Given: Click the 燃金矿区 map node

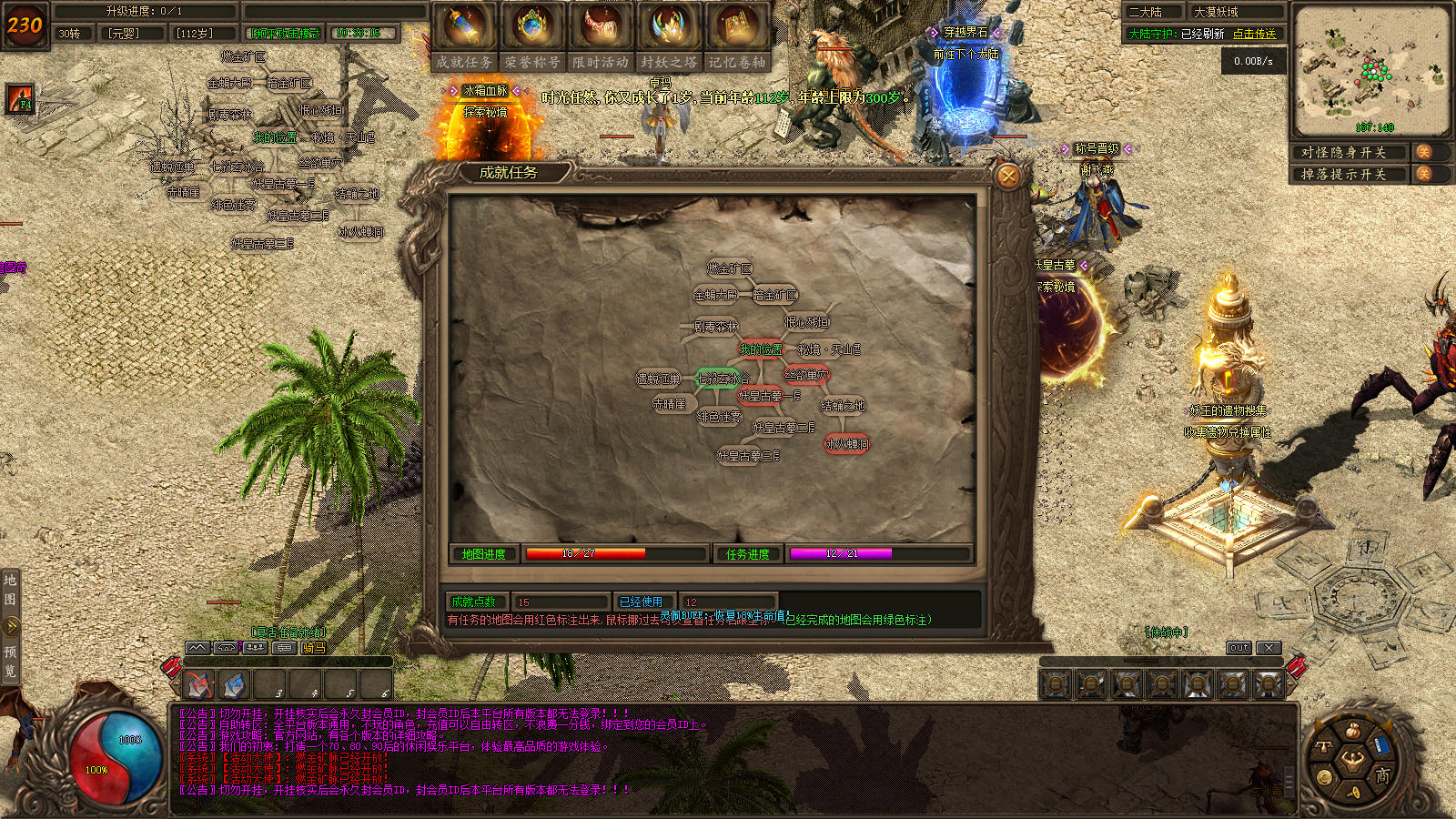Looking at the screenshot, I should click(x=730, y=269).
